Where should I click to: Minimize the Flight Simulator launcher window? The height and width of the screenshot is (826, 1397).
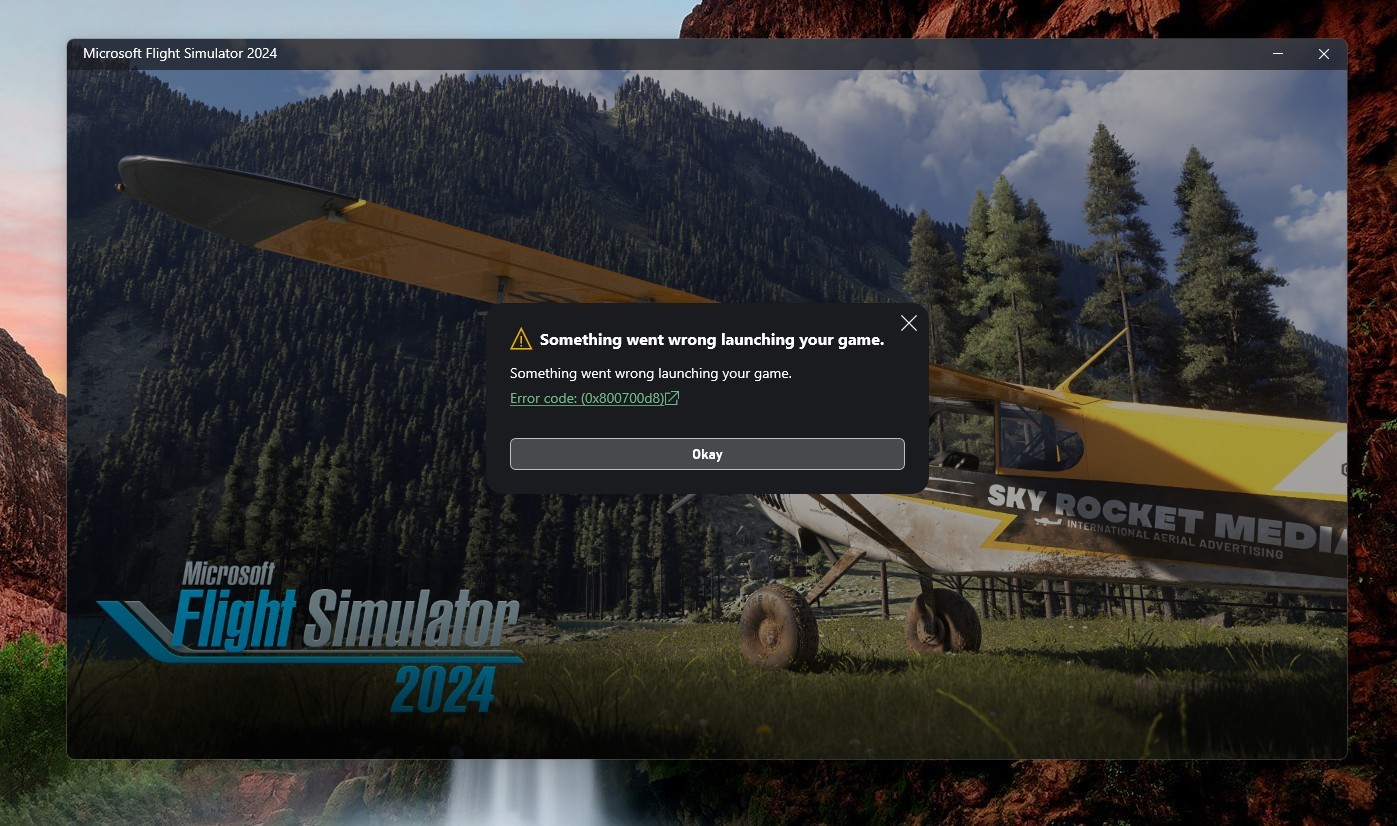[1278, 54]
